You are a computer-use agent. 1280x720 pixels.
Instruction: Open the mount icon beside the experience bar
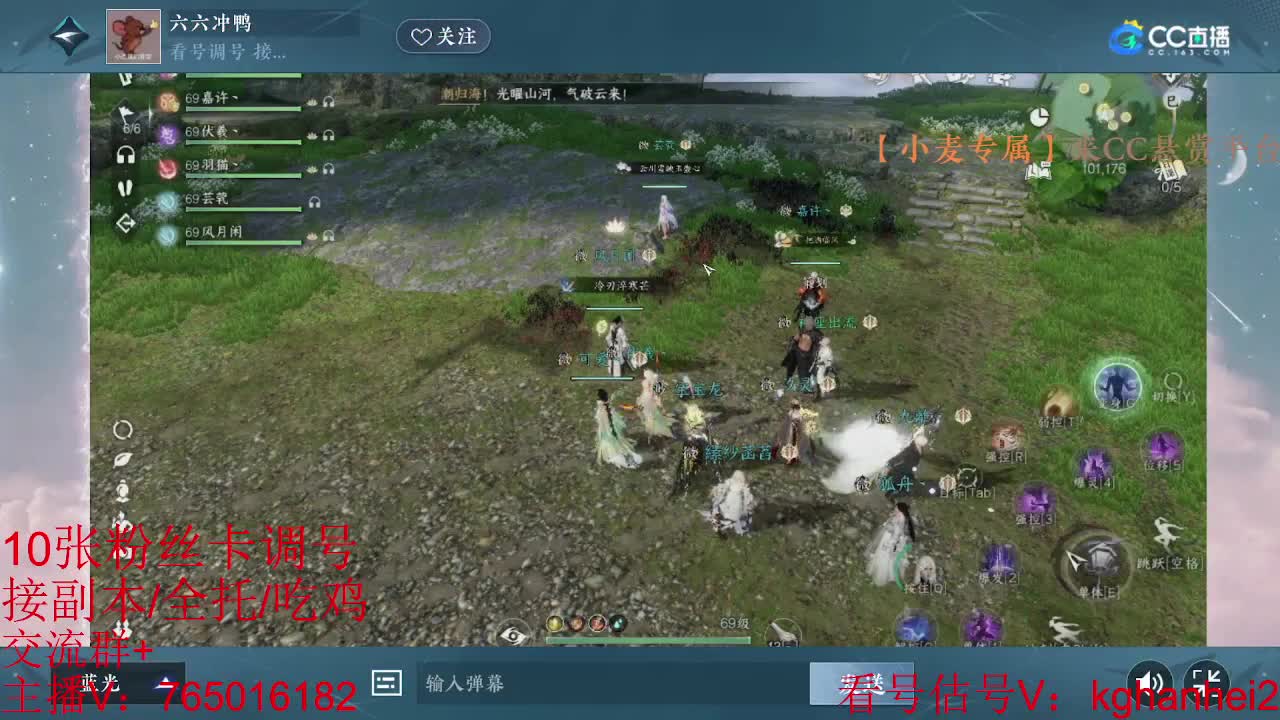coord(782,630)
